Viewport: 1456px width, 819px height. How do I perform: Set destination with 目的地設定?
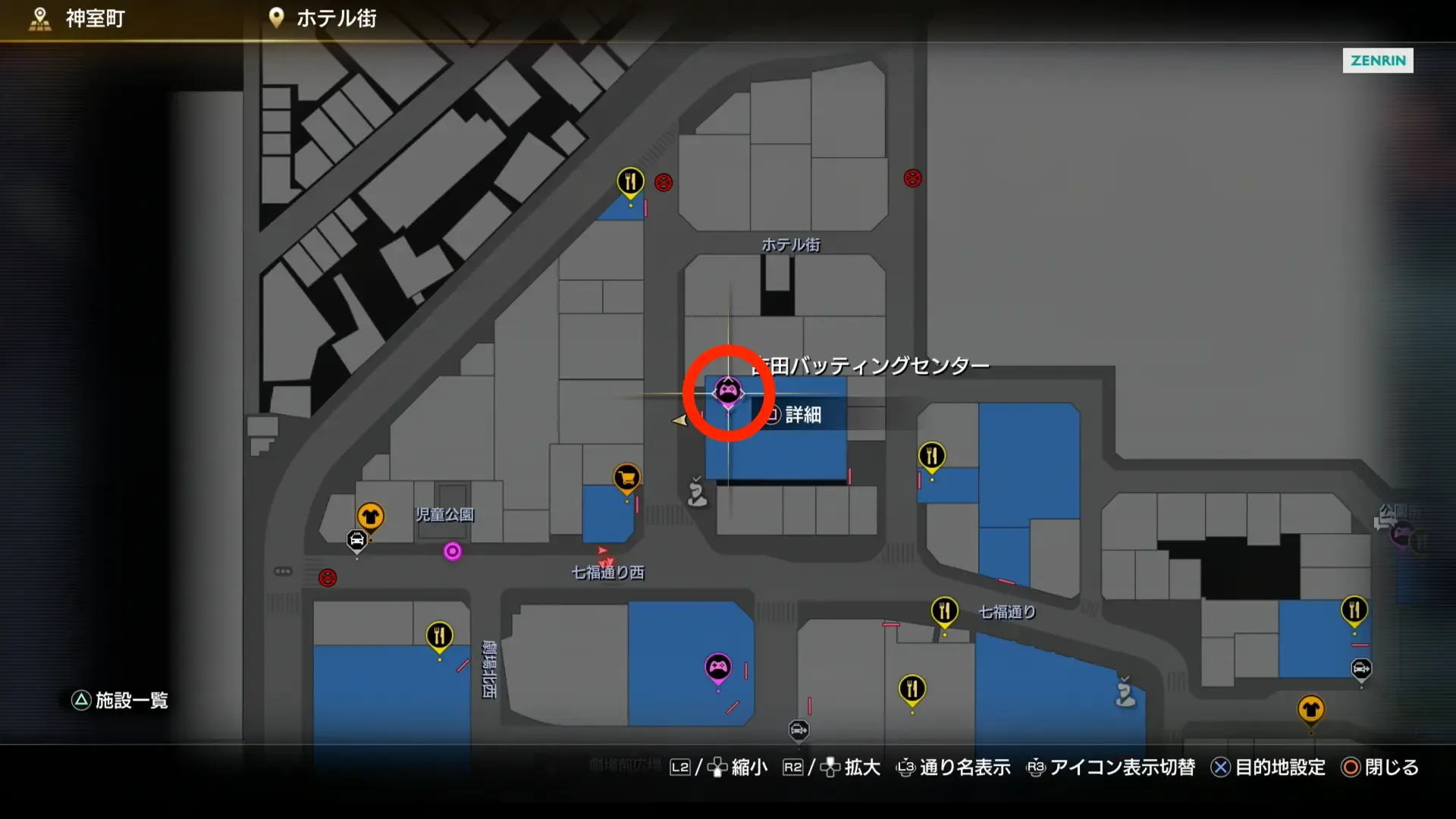coord(1282,767)
